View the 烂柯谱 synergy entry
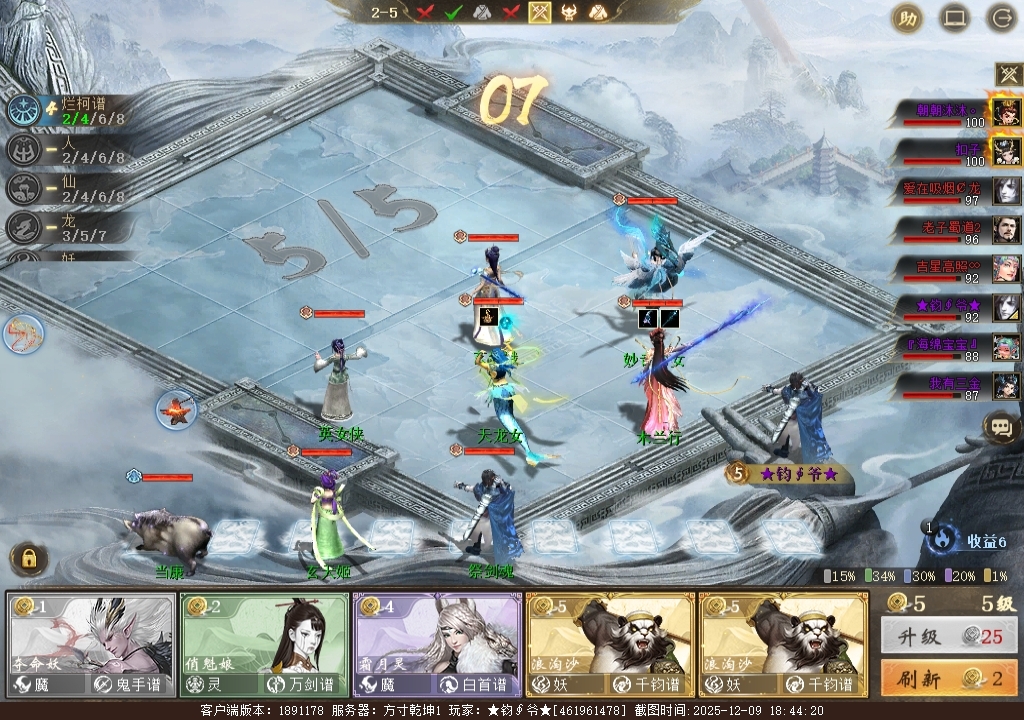The height and width of the screenshot is (720, 1024). pos(70,110)
